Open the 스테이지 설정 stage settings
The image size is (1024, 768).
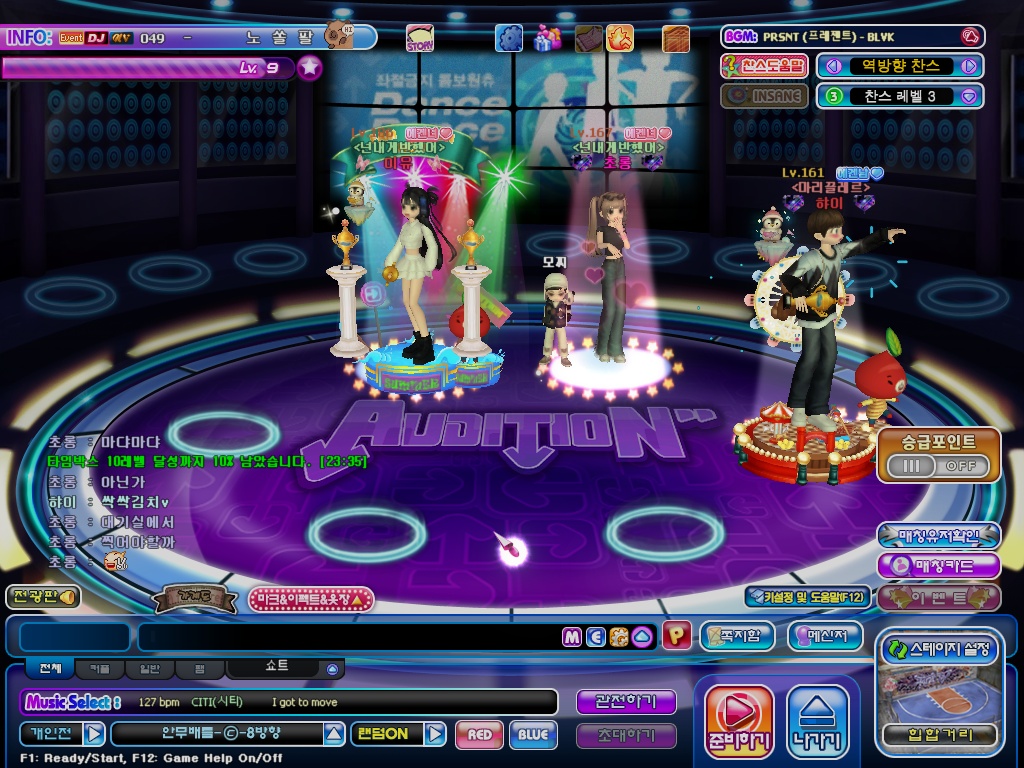click(938, 649)
